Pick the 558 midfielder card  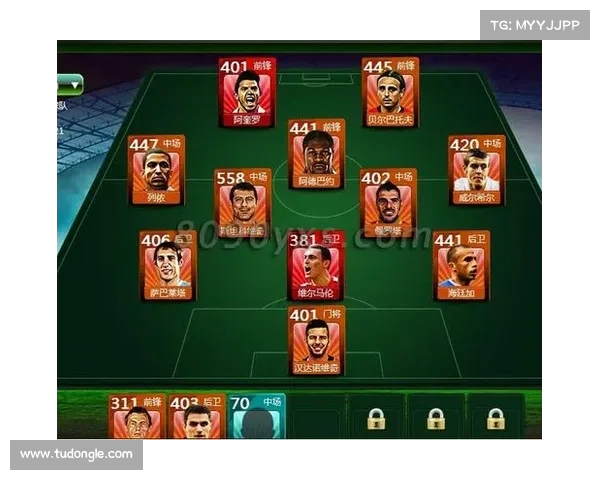point(243,203)
